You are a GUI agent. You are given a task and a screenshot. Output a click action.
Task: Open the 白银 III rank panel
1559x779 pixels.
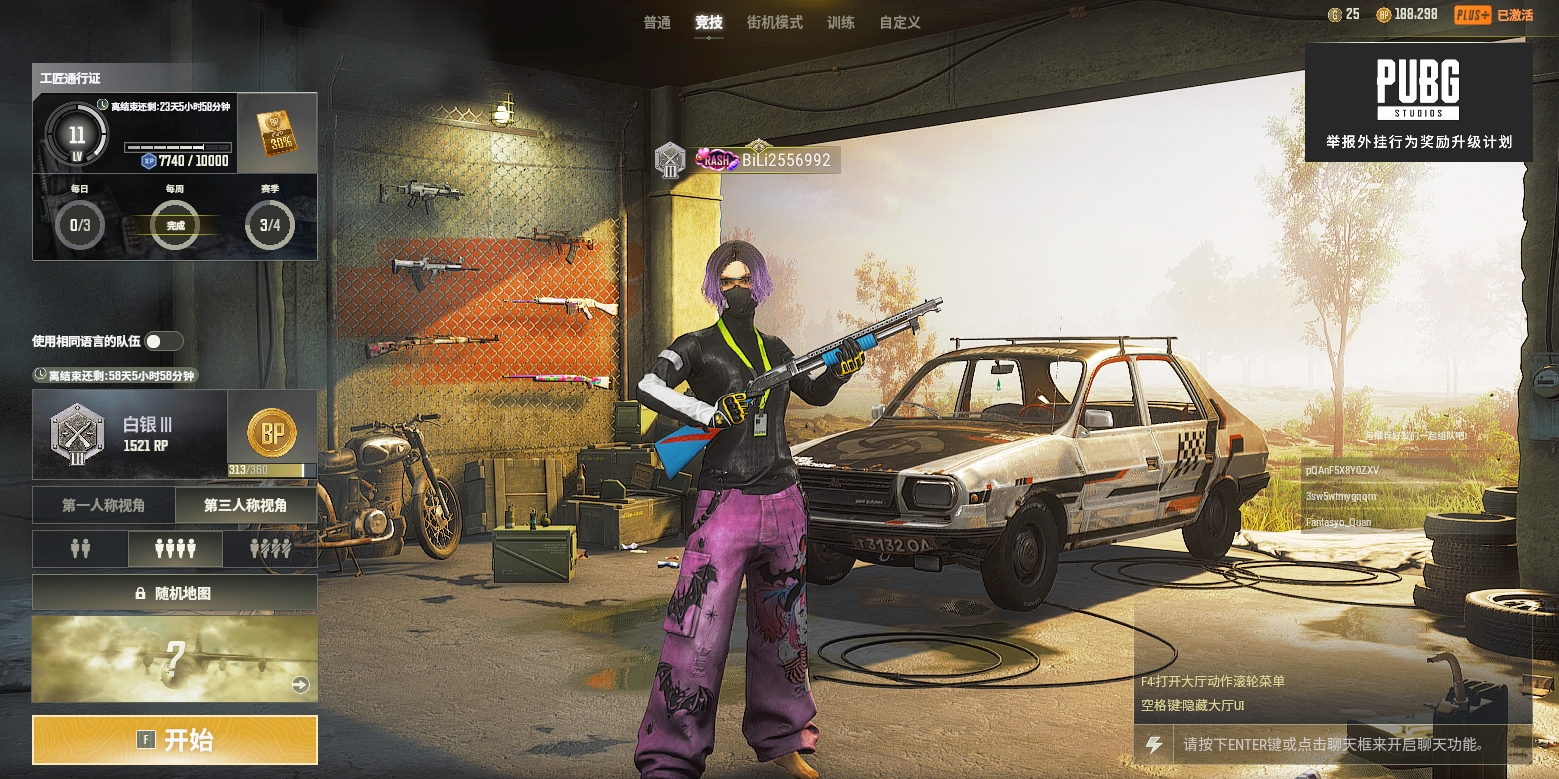point(130,434)
